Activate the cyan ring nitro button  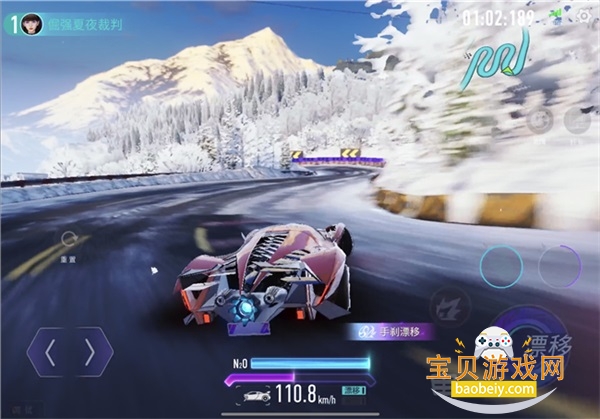500,265
